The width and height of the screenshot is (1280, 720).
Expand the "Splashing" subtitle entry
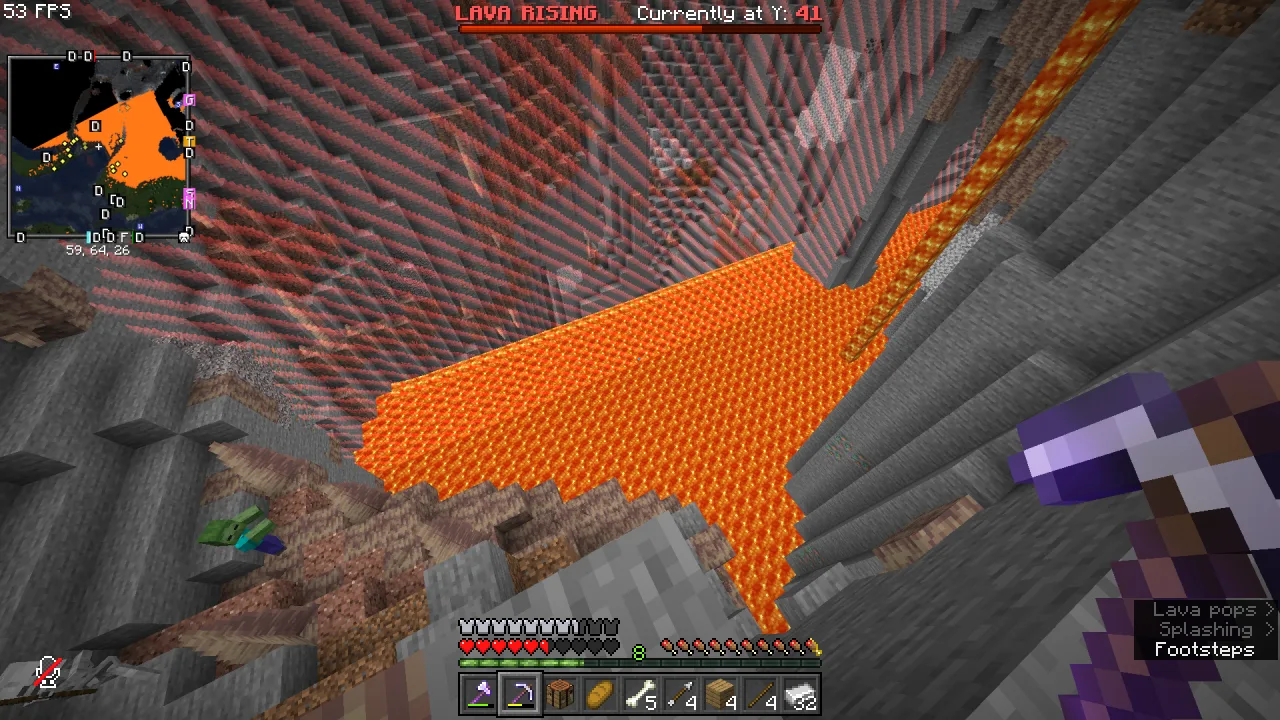tap(1205, 629)
